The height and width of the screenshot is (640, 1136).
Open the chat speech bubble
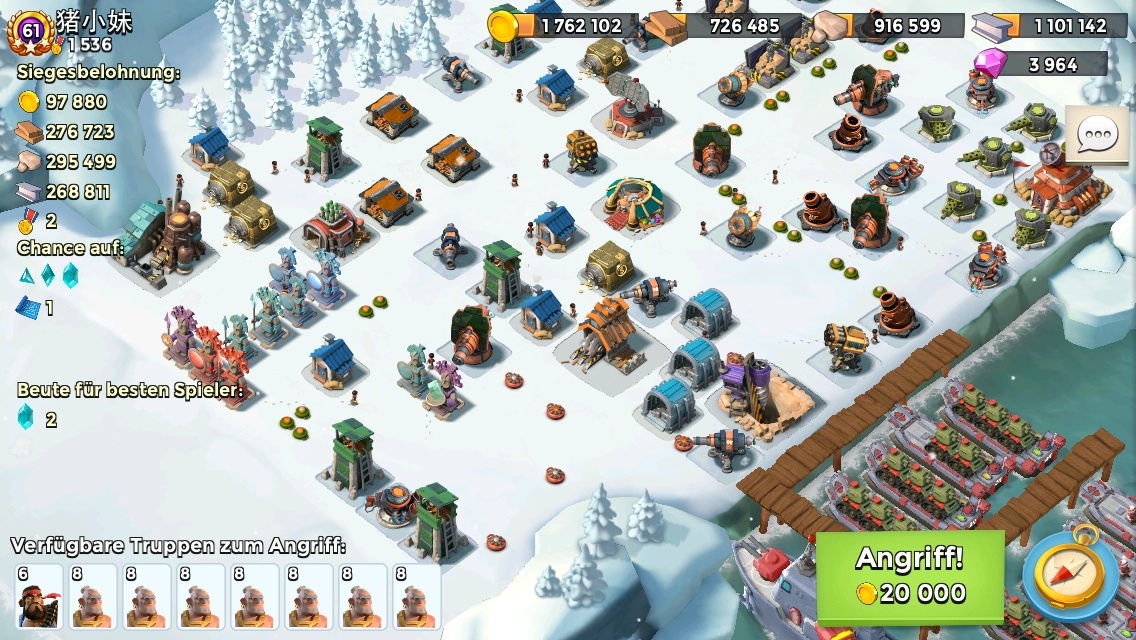point(1097,134)
